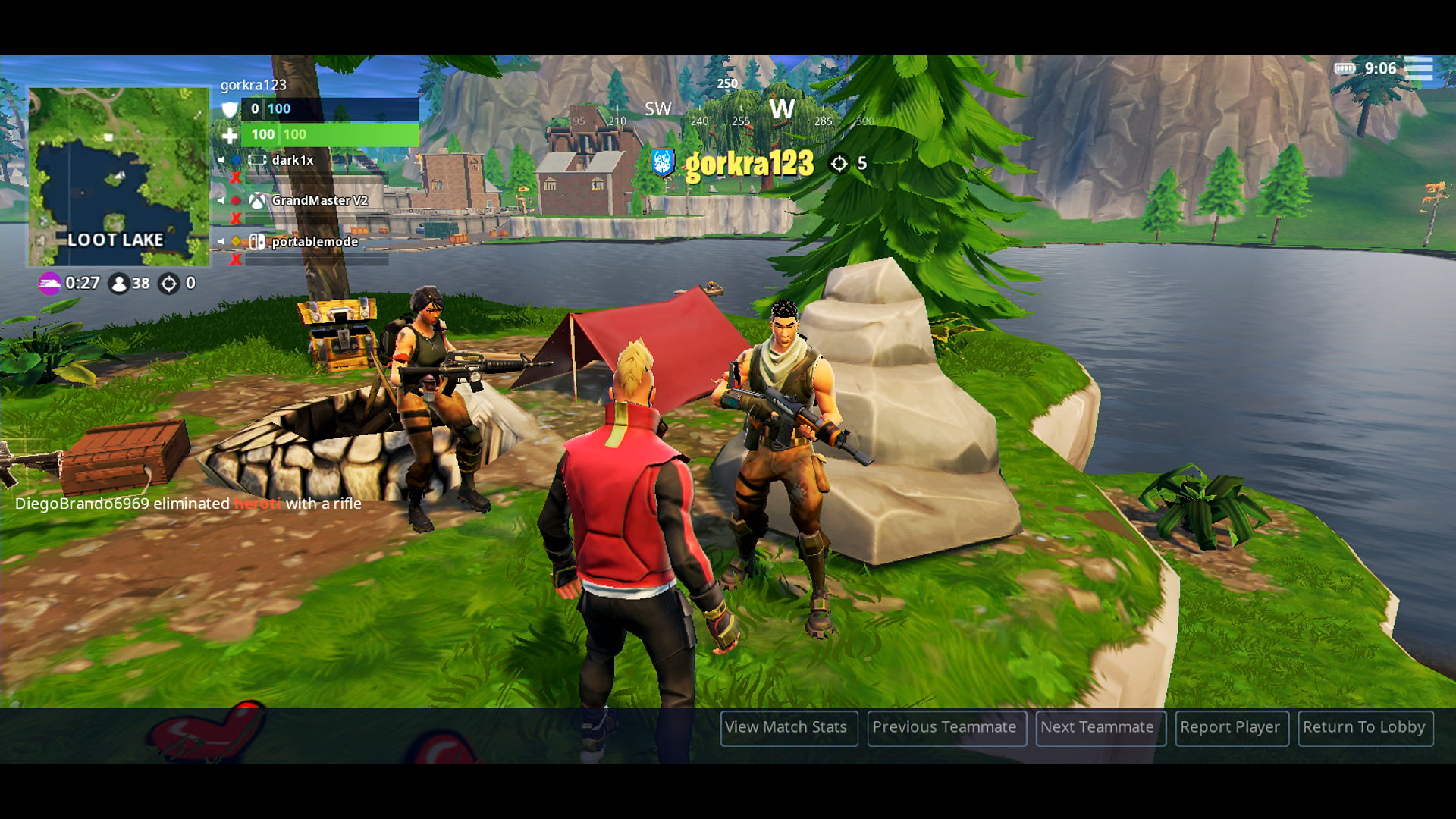
Task: Click Report Player
Action: (x=1232, y=727)
